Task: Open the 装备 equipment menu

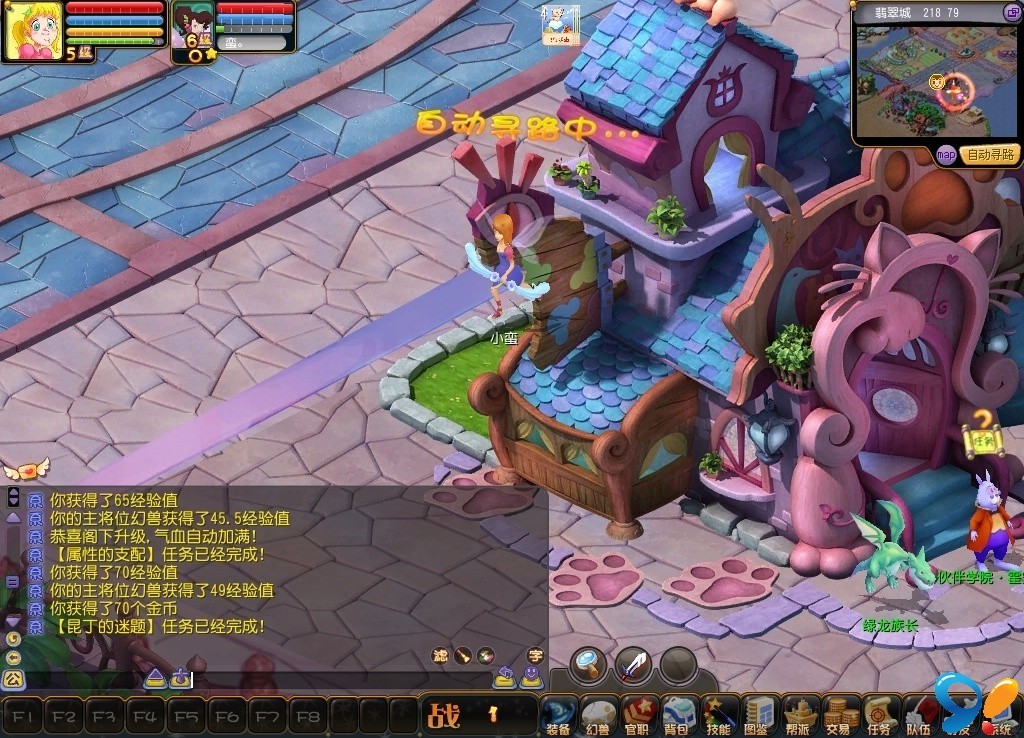Action: [559, 714]
